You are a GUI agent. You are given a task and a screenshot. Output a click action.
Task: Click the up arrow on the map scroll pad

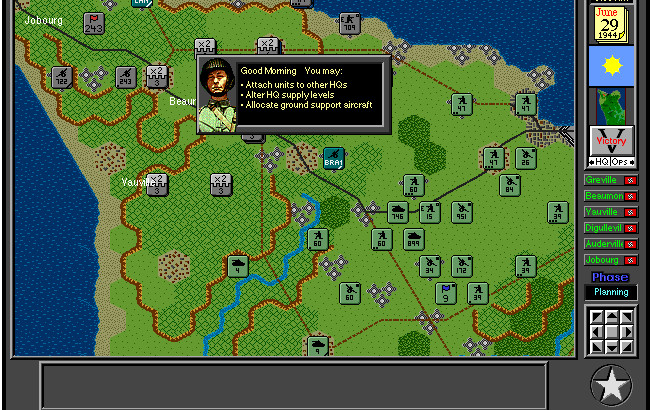(x=610, y=317)
